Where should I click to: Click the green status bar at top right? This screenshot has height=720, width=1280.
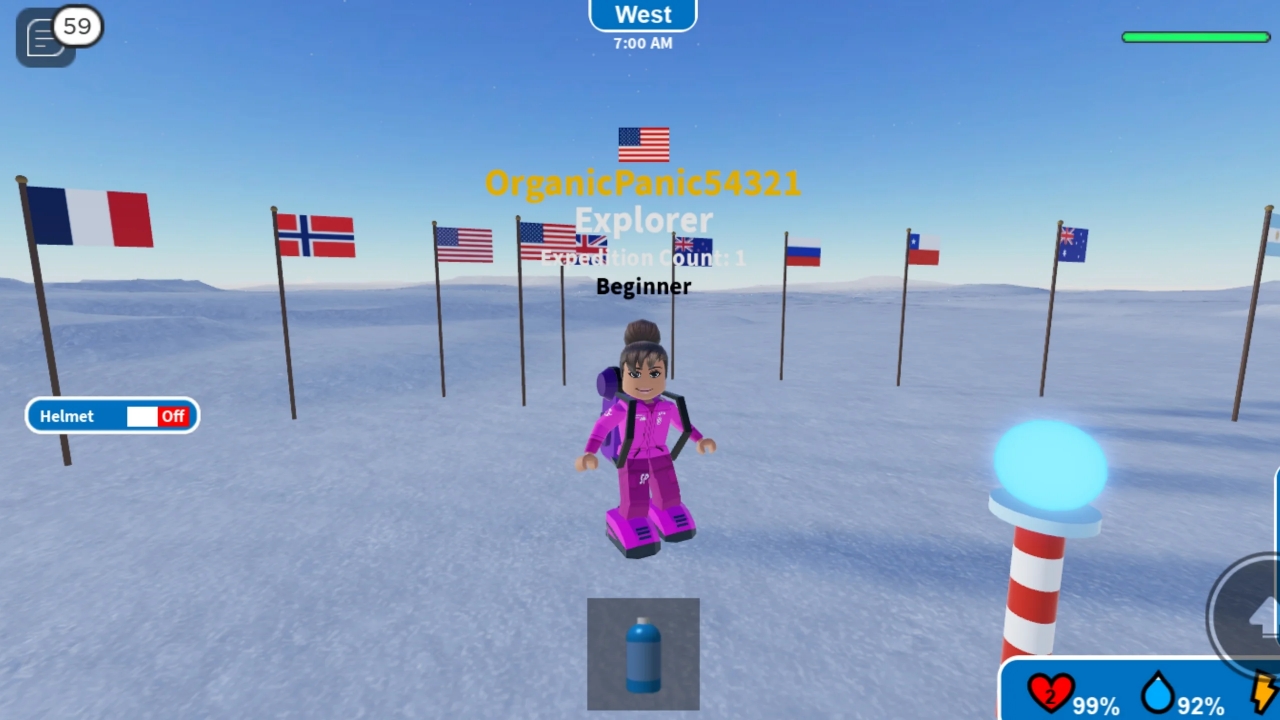click(1196, 36)
